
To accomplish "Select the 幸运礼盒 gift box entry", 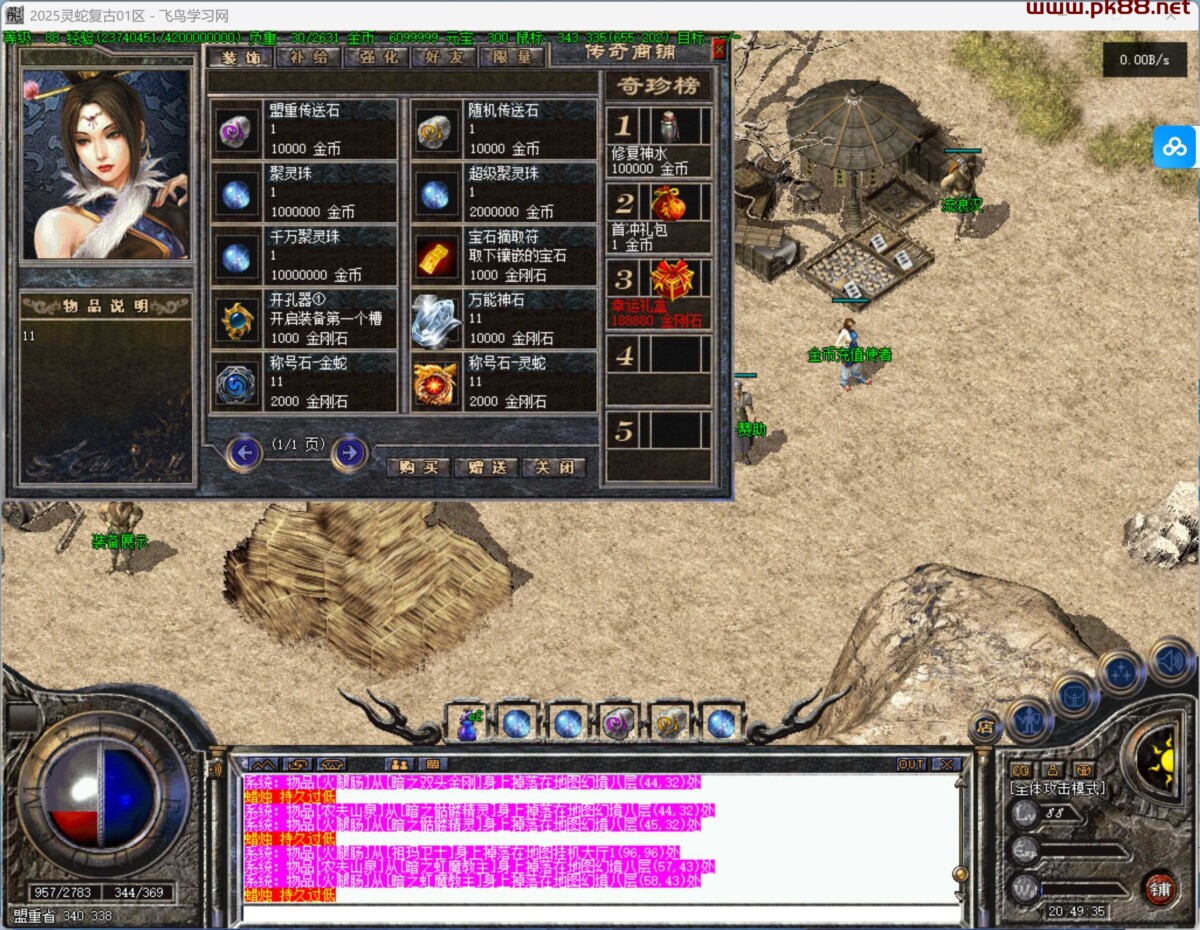I will point(659,294).
